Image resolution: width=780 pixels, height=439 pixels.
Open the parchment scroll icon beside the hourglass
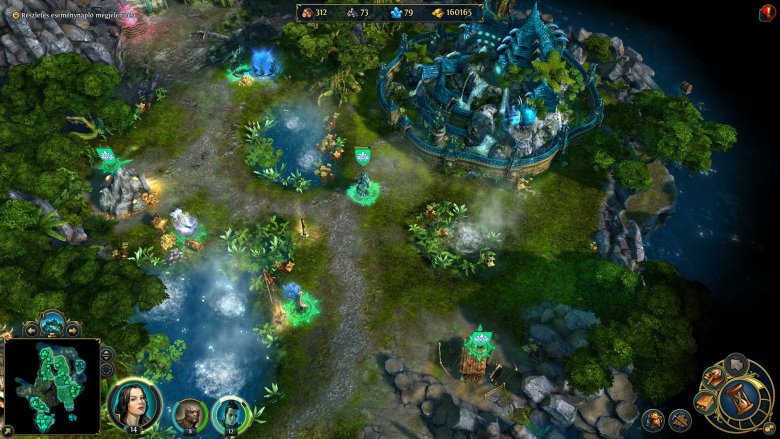pos(706,400)
